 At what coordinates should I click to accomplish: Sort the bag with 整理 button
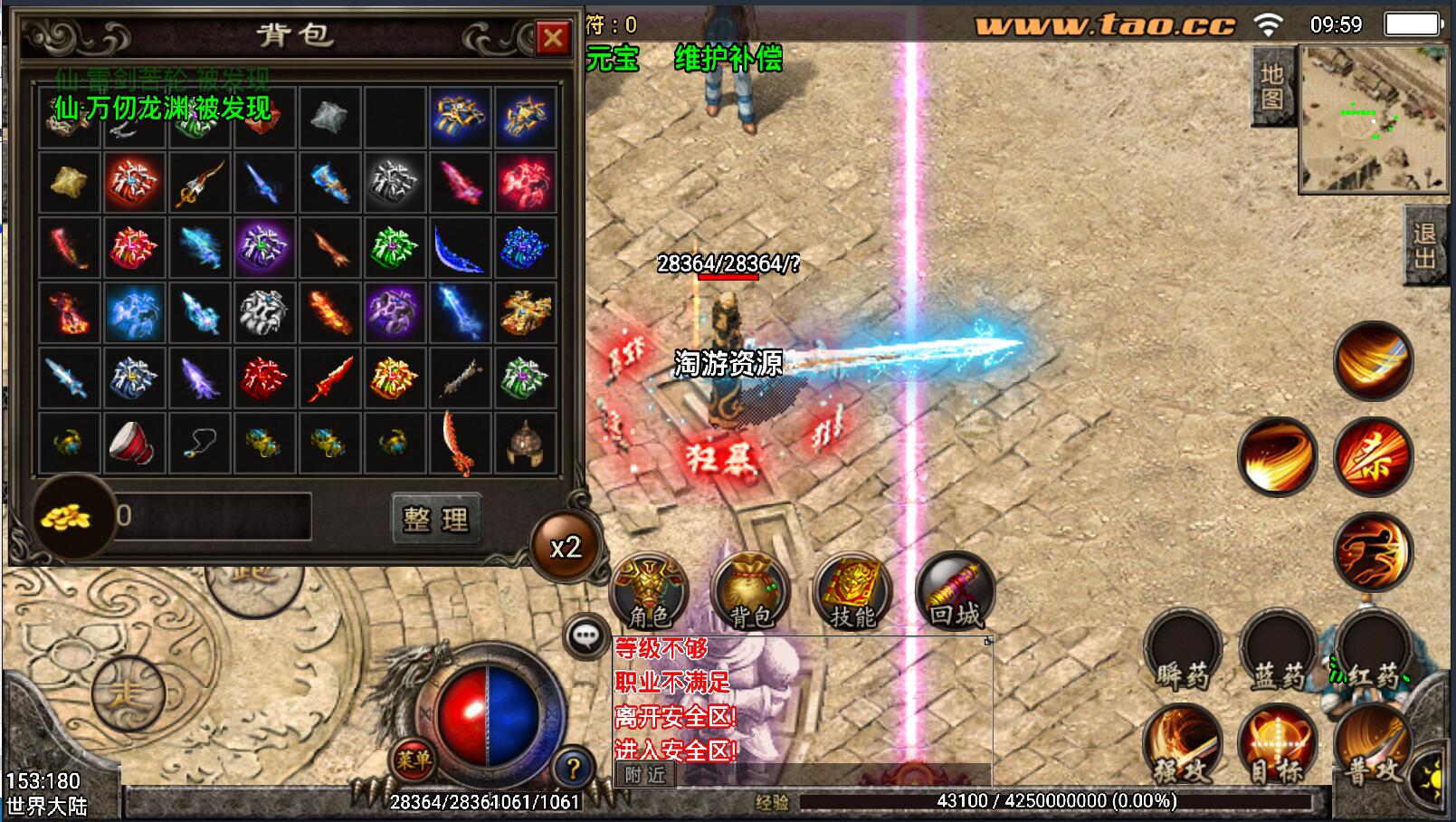(435, 519)
